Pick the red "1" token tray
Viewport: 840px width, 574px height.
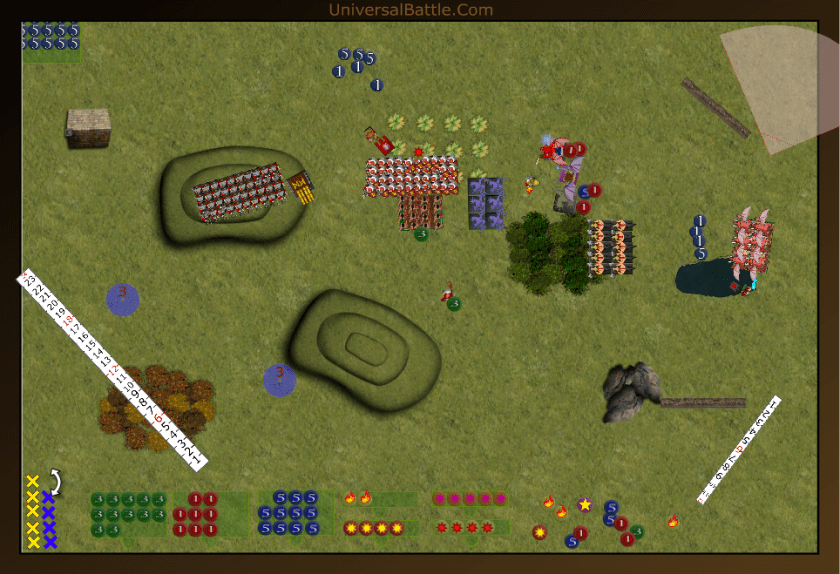click(208, 514)
